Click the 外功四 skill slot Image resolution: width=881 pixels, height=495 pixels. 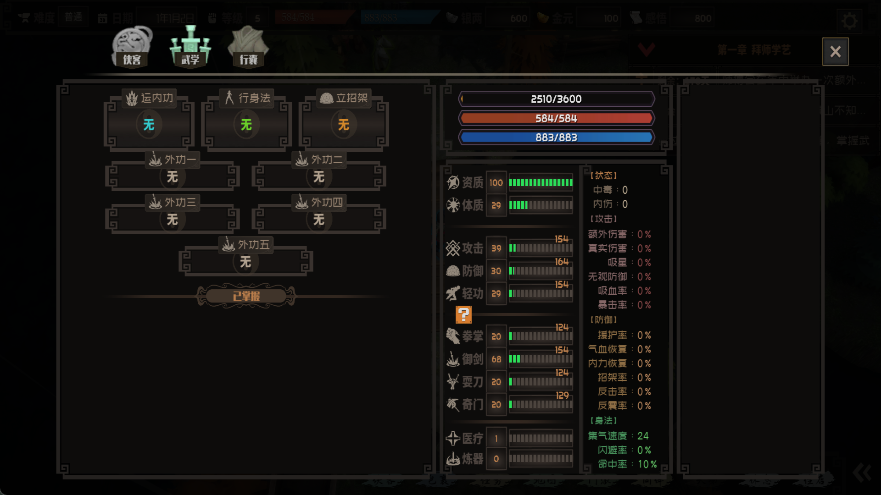318,216
